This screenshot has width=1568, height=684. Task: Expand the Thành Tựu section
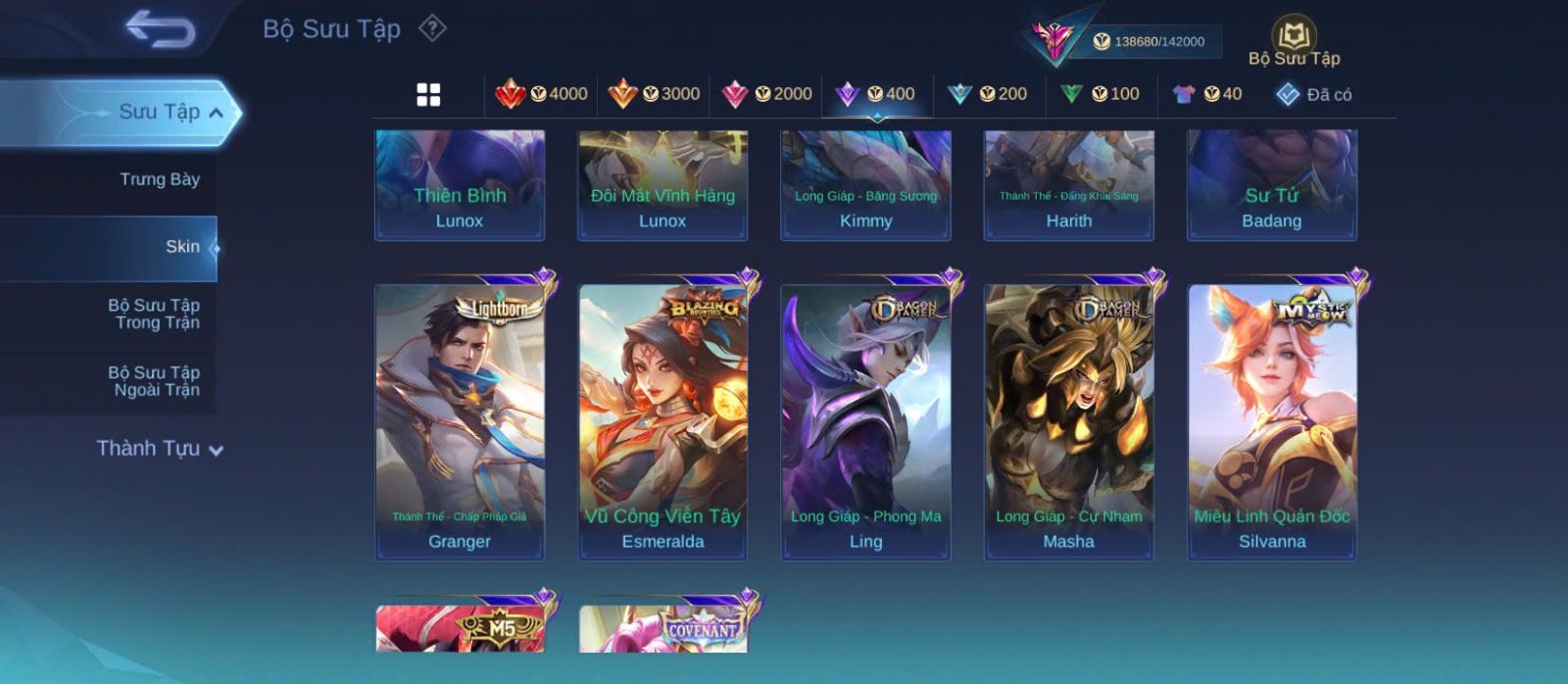pyautogui.click(x=160, y=449)
